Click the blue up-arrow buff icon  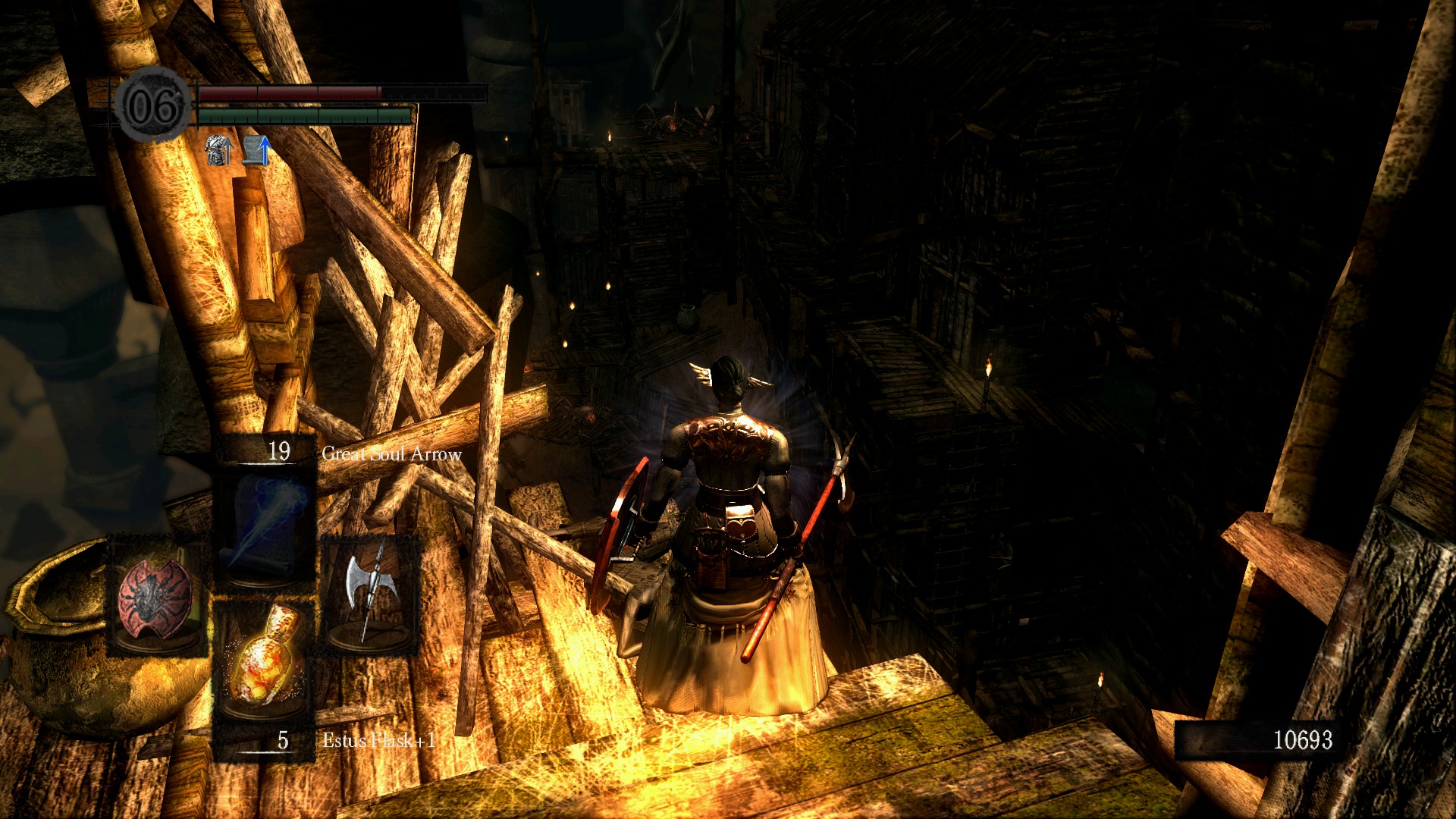[x=256, y=150]
